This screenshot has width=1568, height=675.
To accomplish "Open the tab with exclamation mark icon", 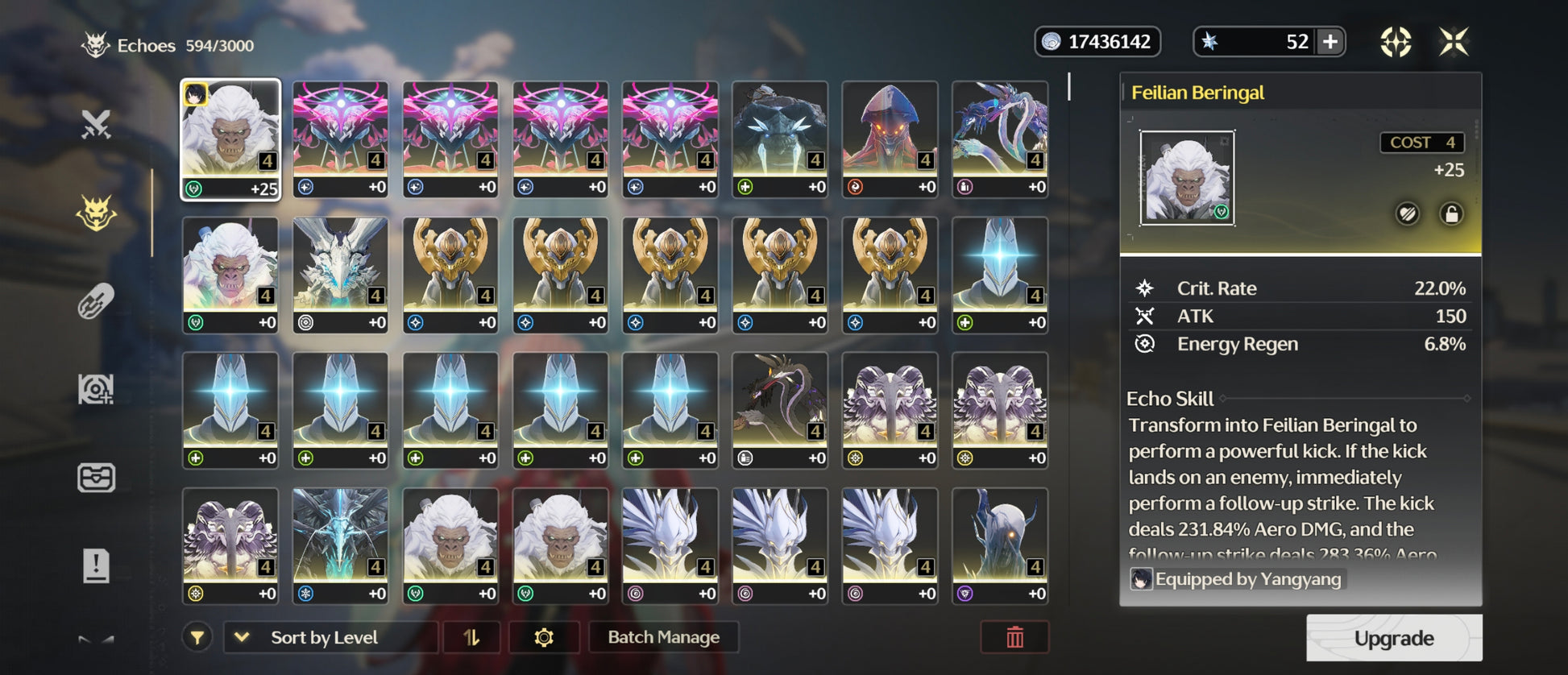I will [96, 565].
